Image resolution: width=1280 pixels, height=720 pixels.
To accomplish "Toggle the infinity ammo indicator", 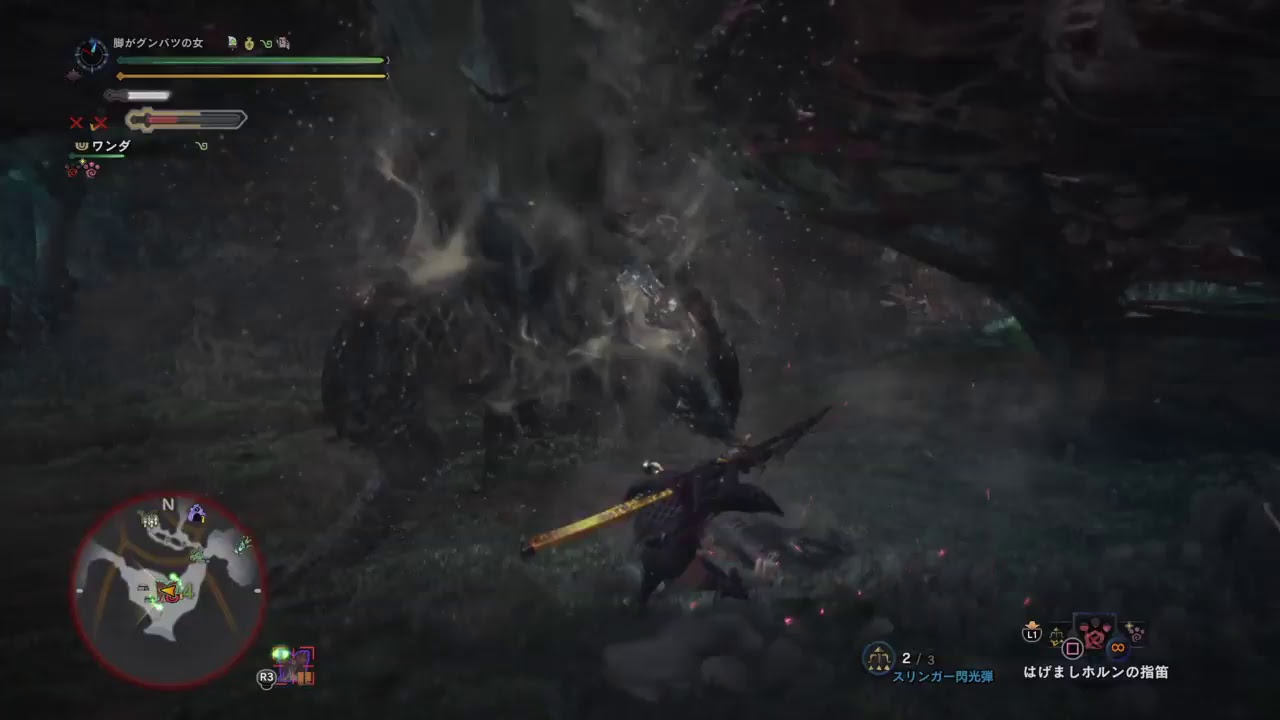I will 1117,646.
